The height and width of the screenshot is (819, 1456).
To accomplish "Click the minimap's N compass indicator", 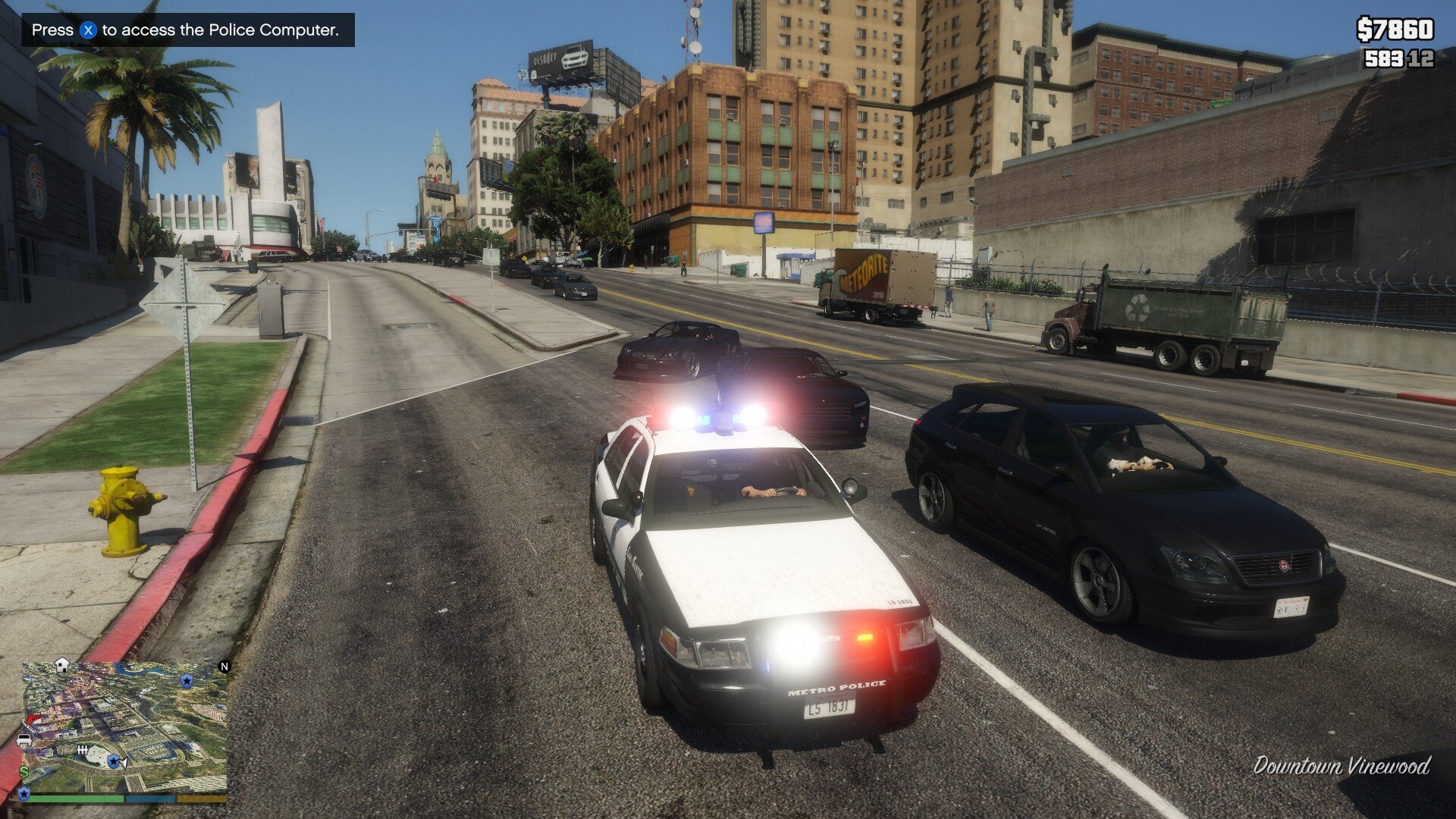I will tap(224, 667).
